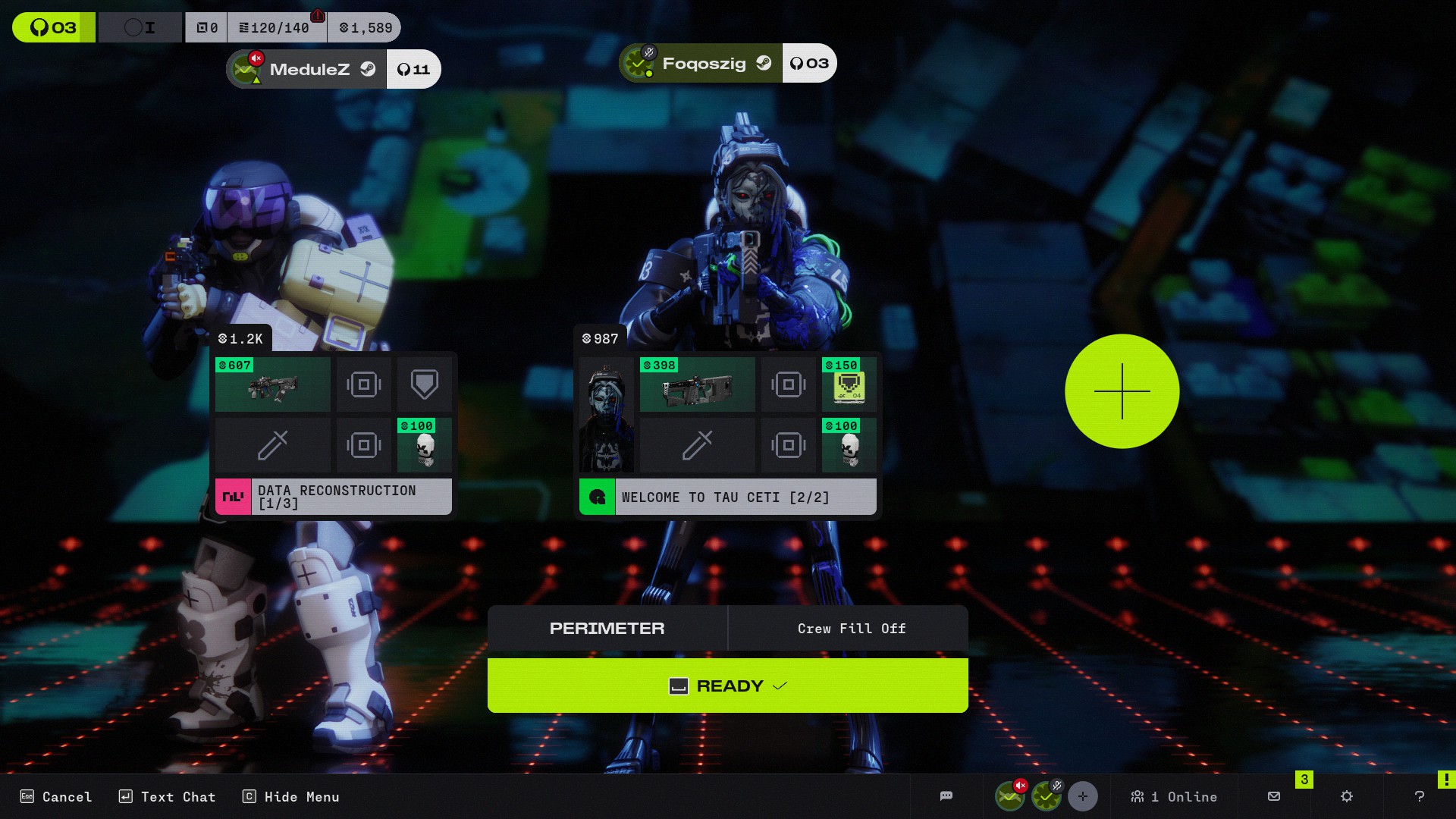
Task: Select Foqoszig's 150-credit item slot
Action: click(x=849, y=385)
